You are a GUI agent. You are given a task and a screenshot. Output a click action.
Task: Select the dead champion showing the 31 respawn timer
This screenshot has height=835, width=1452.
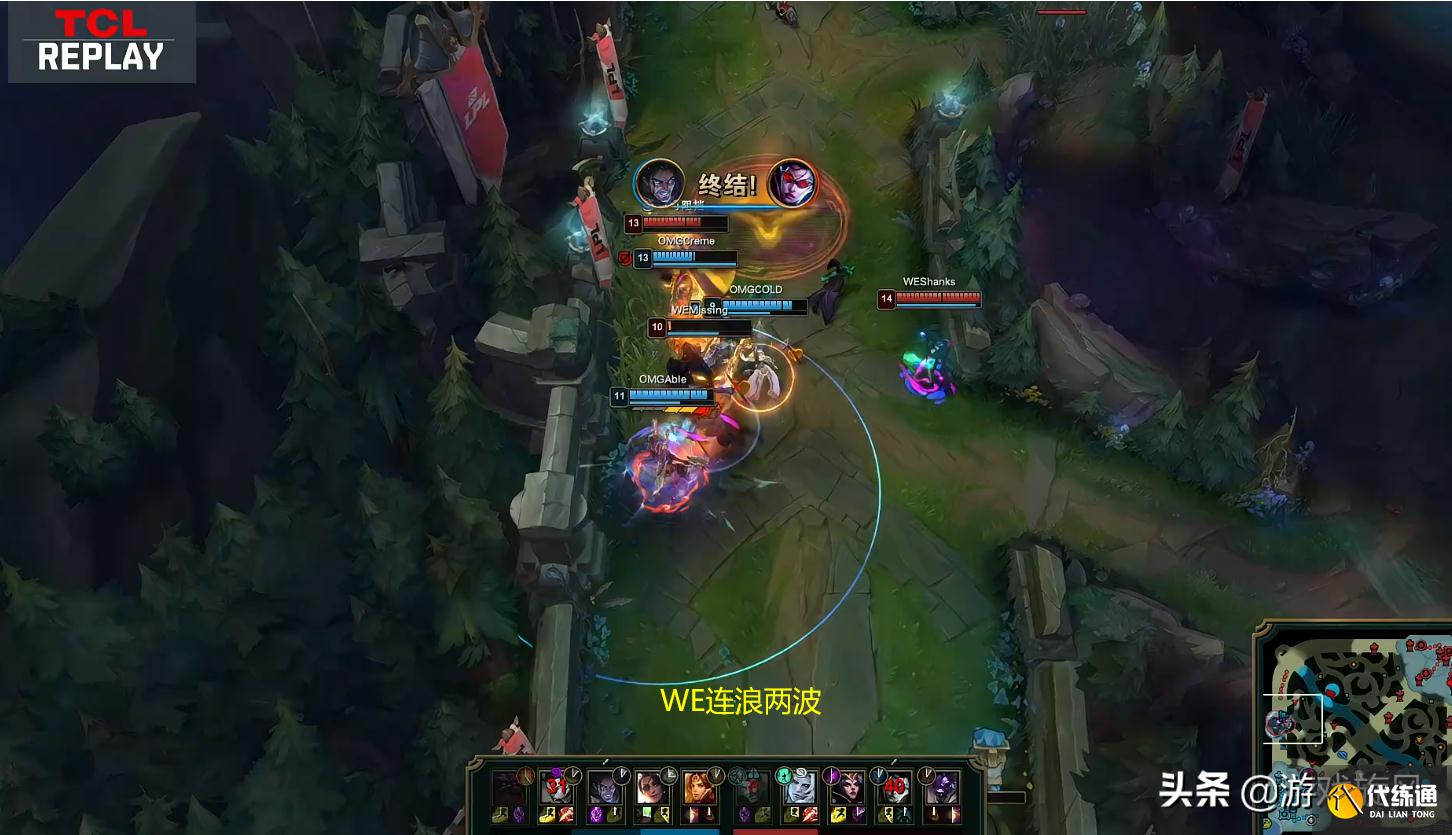tap(556, 786)
